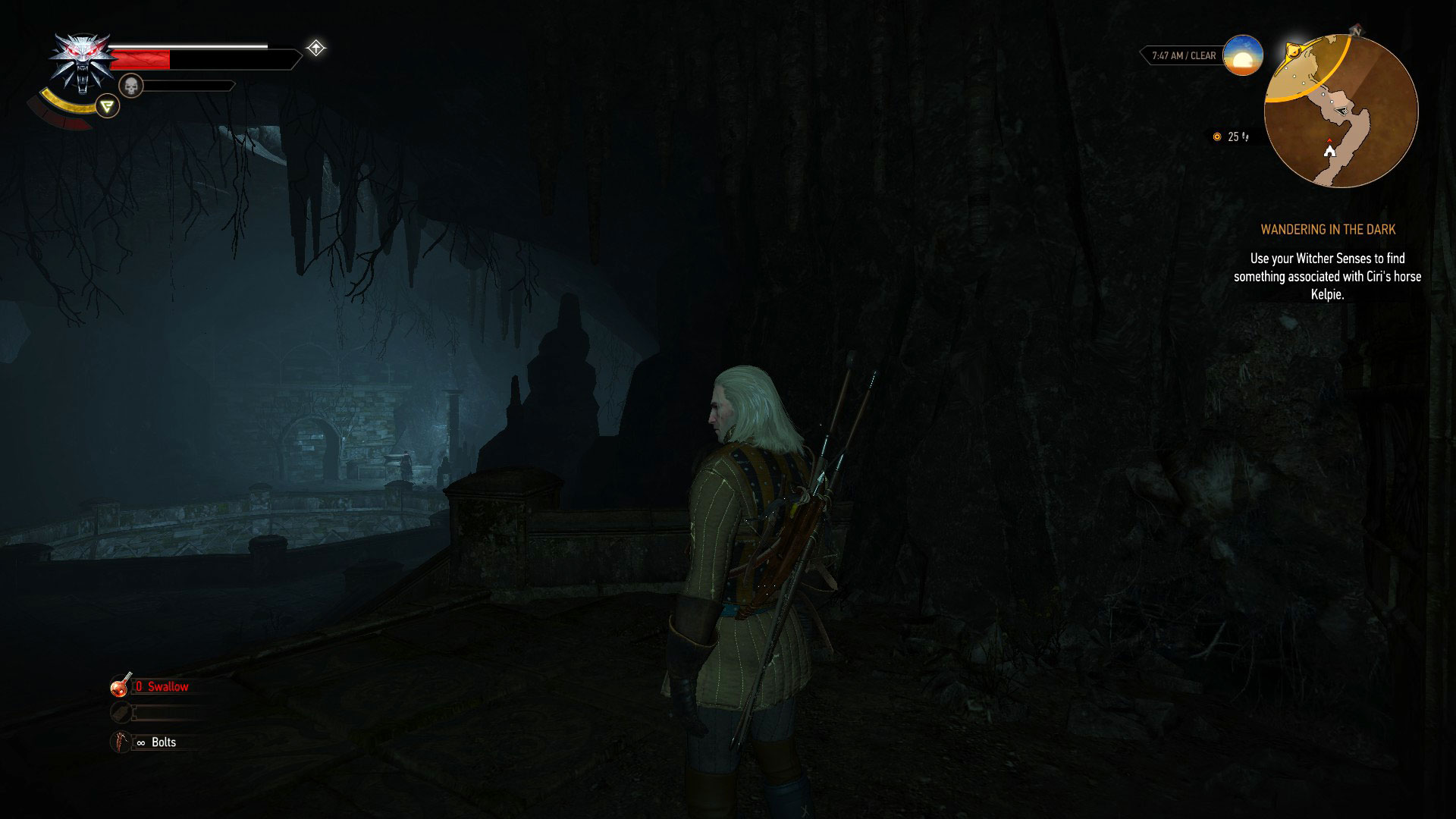Select the gold coin icon near the minimap
Screen dimensions: 1456x819
coord(1217,136)
